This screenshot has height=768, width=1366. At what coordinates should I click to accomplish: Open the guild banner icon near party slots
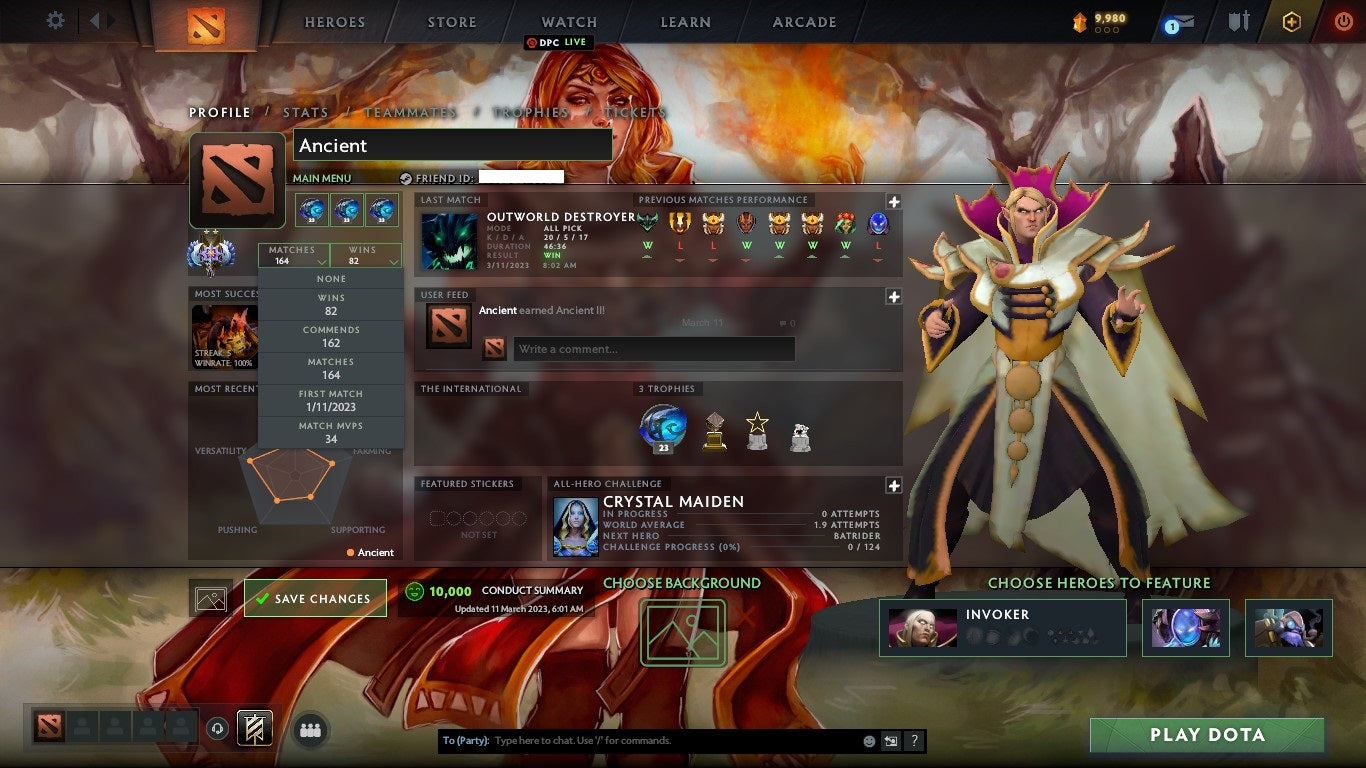point(254,728)
